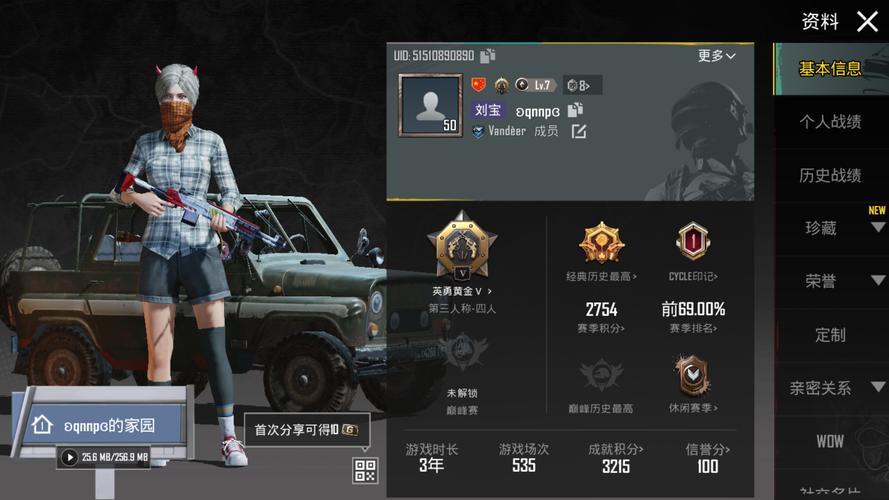
Task: Show 成就积分 details
Action: (616, 458)
